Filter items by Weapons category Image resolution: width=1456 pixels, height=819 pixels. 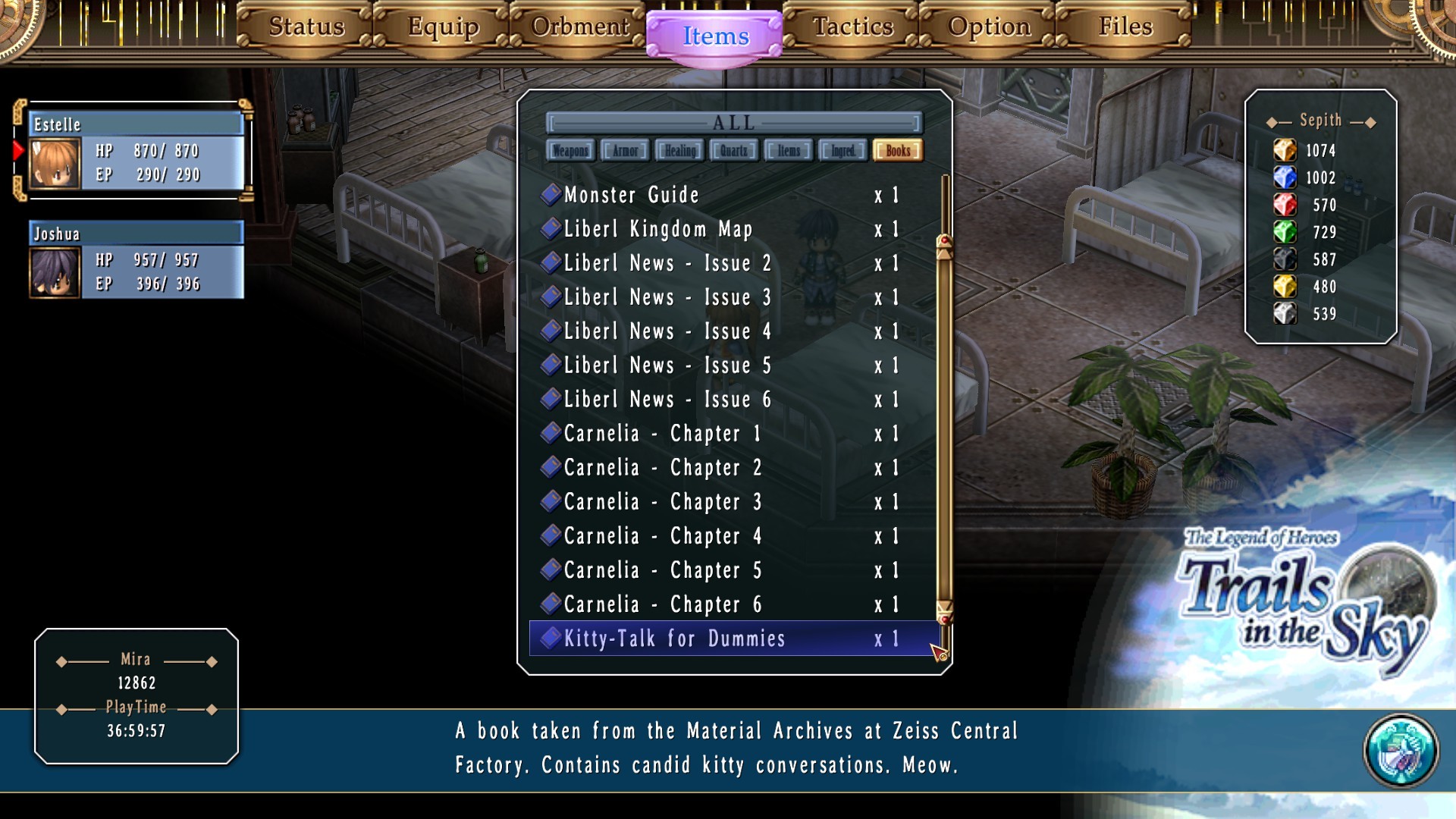click(570, 151)
